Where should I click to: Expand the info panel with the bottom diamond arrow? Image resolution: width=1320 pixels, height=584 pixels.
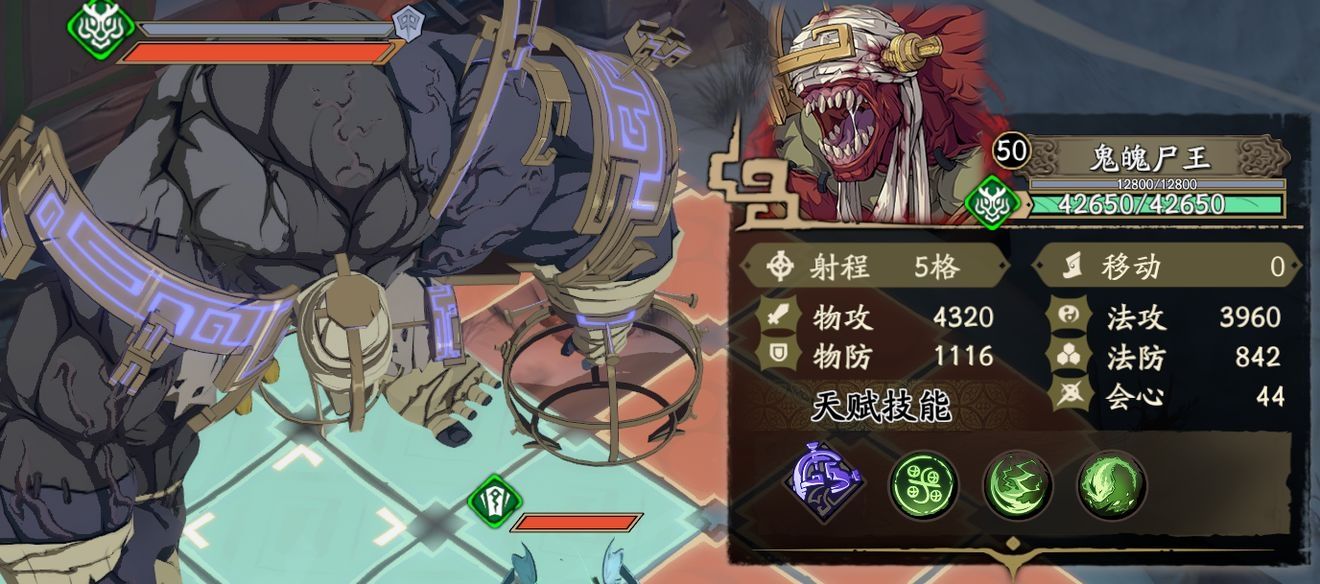(x=1012, y=547)
